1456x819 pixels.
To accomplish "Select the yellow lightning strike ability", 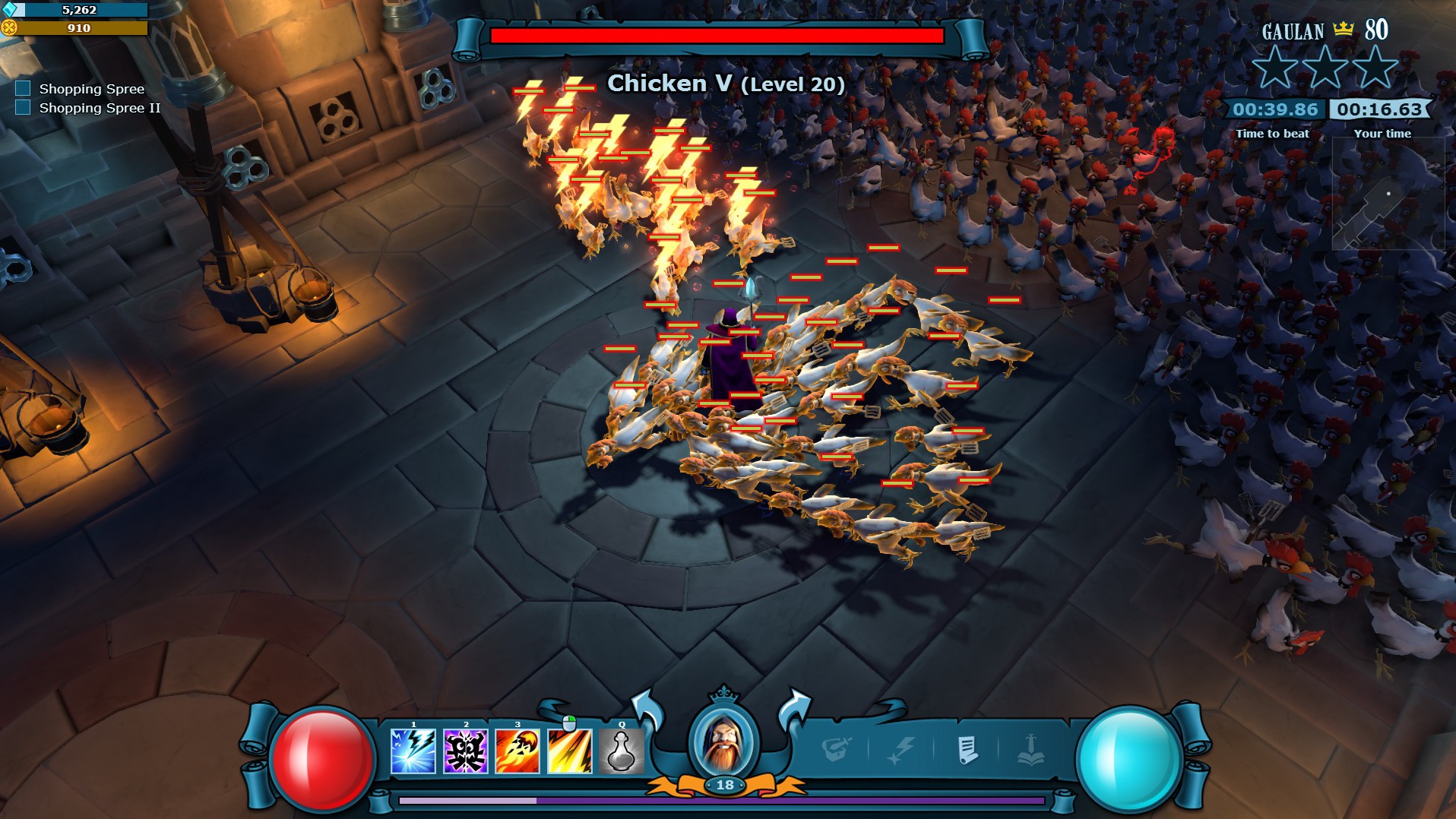I will tap(570, 751).
